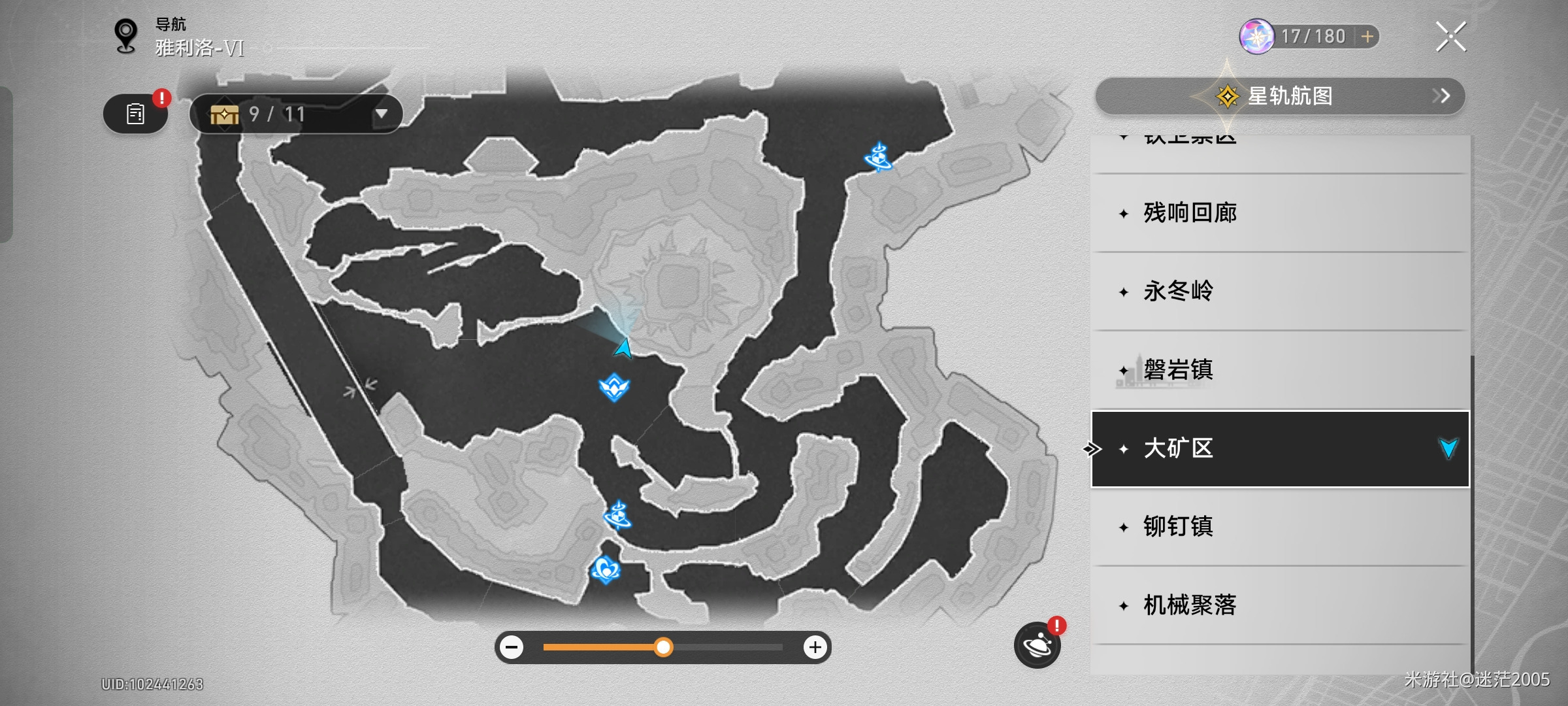Close the navigation map

point(1450,37)
